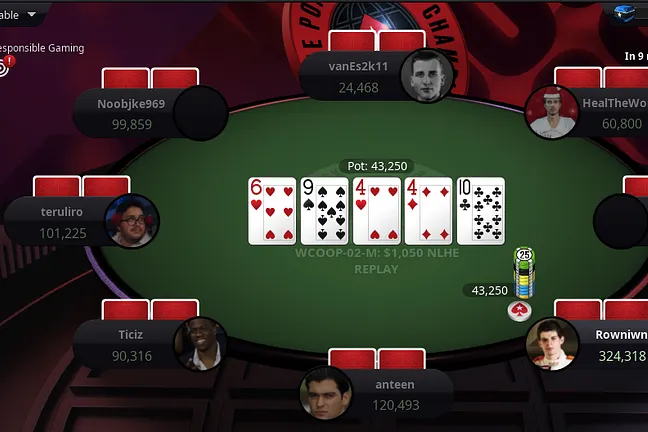Screen dimensions: 648x432
Task: Open the Responsible Gaming notification icon
Action: click(4, 66)
